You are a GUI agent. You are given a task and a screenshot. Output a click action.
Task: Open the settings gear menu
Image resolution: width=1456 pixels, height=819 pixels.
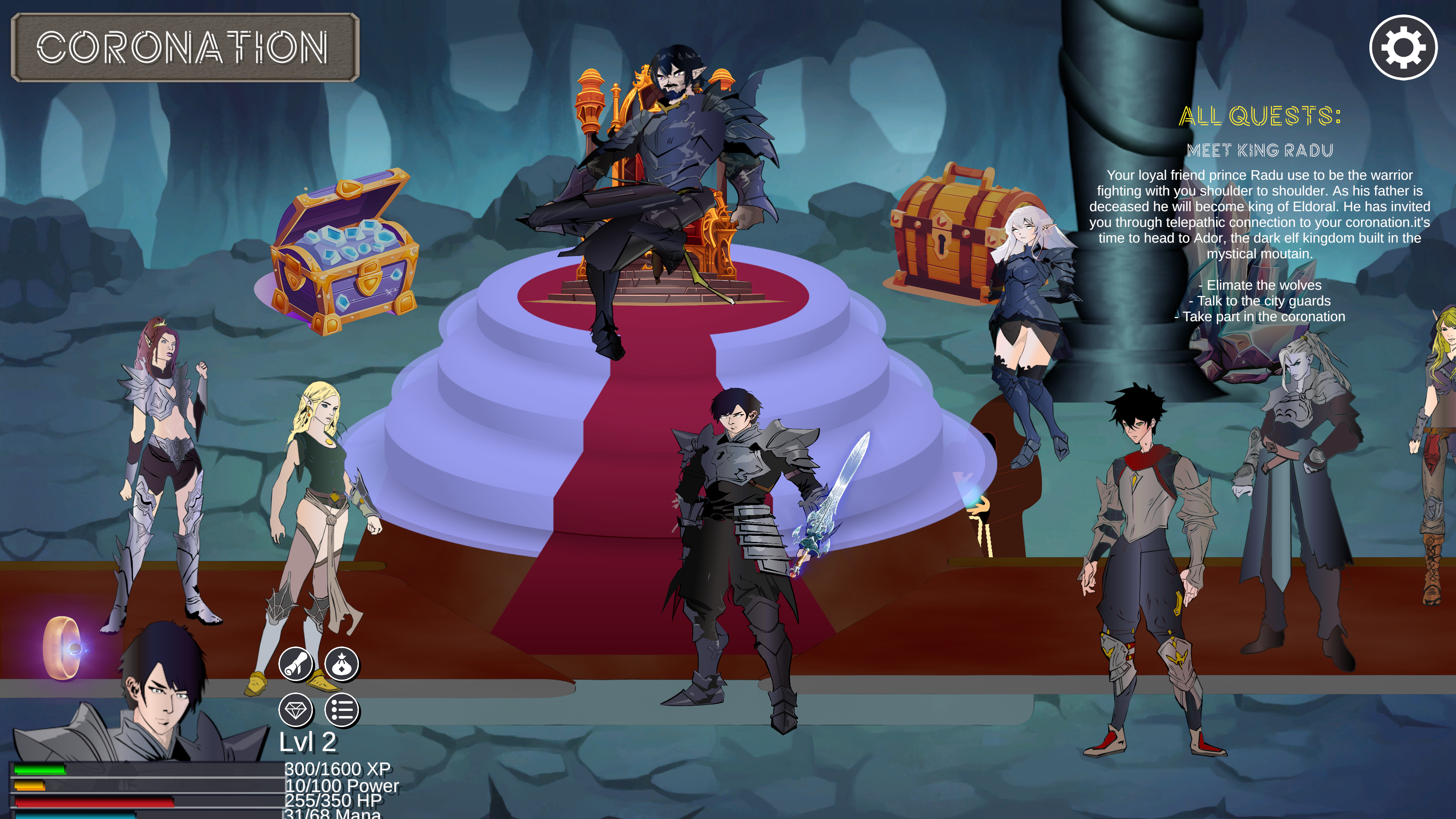point(1403,48)
